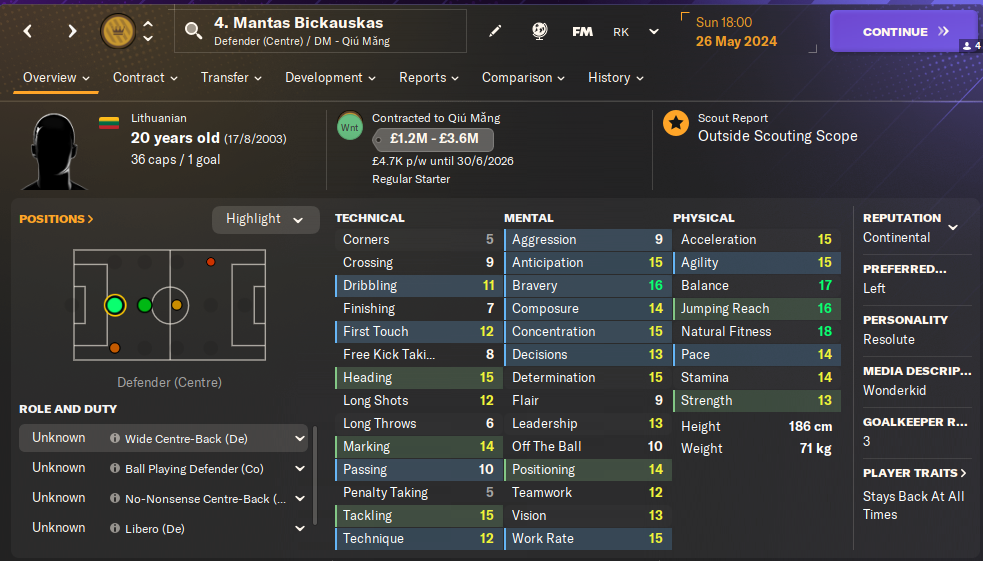Open the Highlight dropdown

coord(265,220)
